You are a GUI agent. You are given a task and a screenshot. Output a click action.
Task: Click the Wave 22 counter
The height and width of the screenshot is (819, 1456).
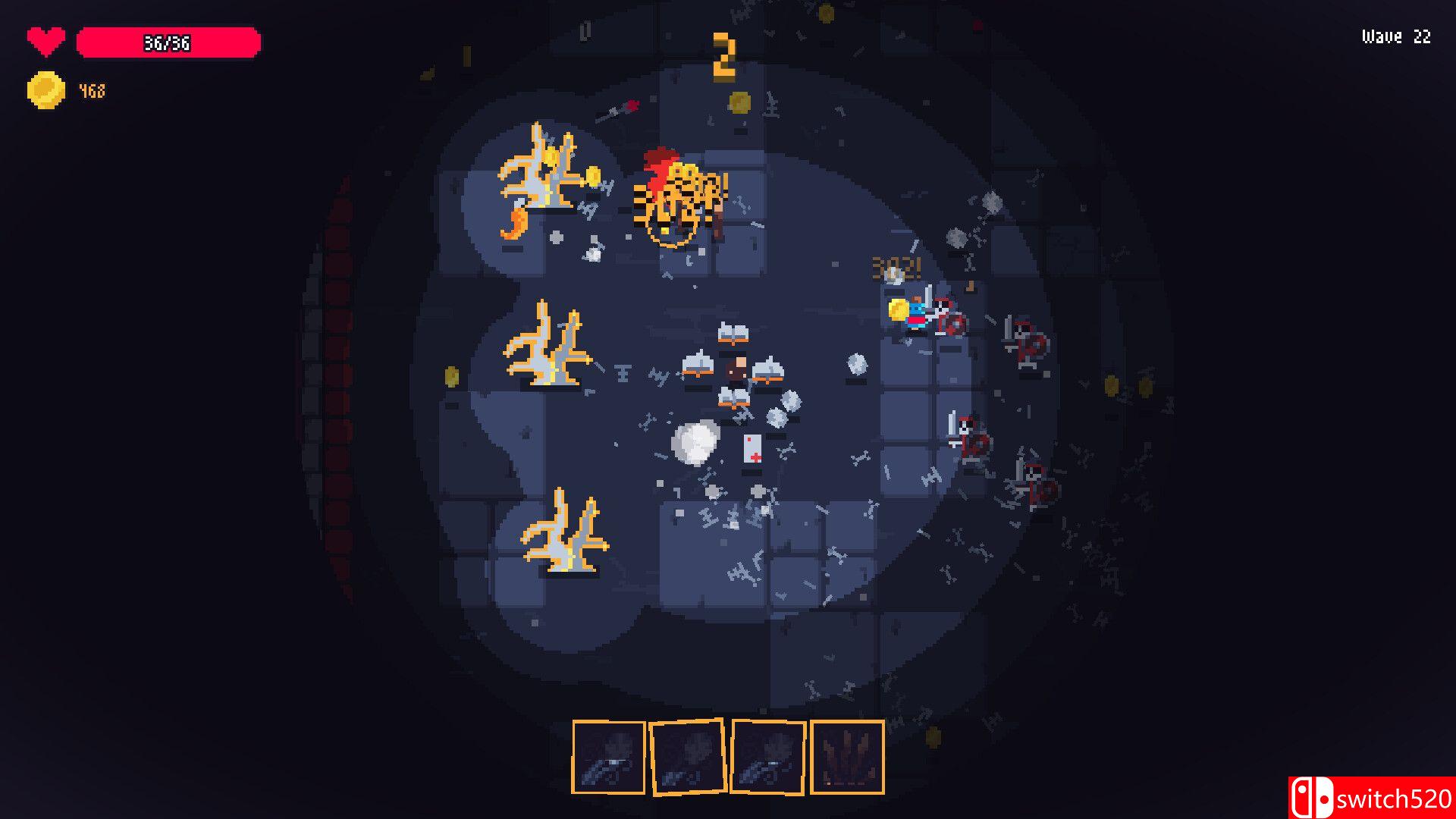[1395, 36]
